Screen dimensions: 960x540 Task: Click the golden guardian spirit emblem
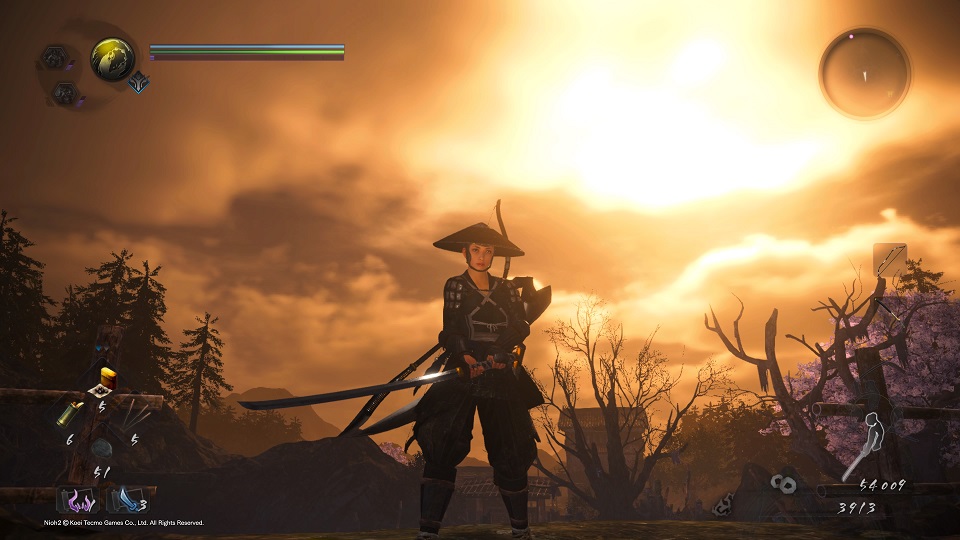[112, 59]
